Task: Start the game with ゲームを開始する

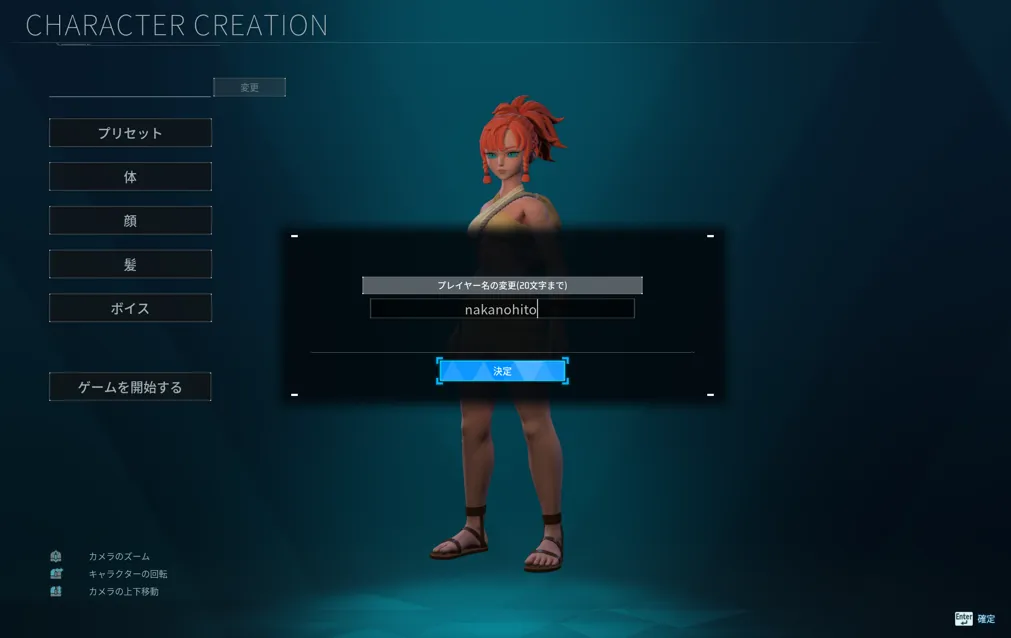Action: pyautogui.click(x=130, y=387)
